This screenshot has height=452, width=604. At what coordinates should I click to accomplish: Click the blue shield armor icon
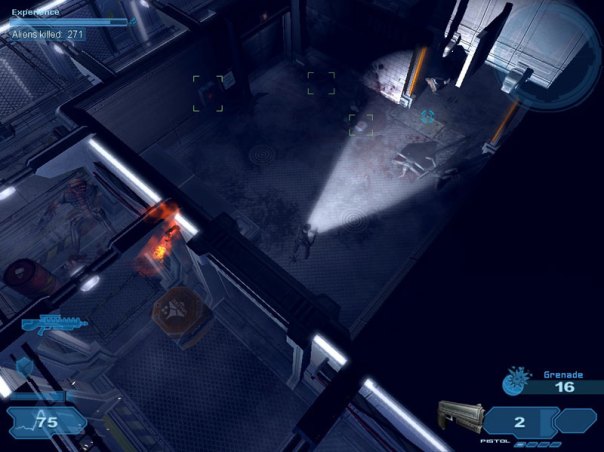point(22,367)
